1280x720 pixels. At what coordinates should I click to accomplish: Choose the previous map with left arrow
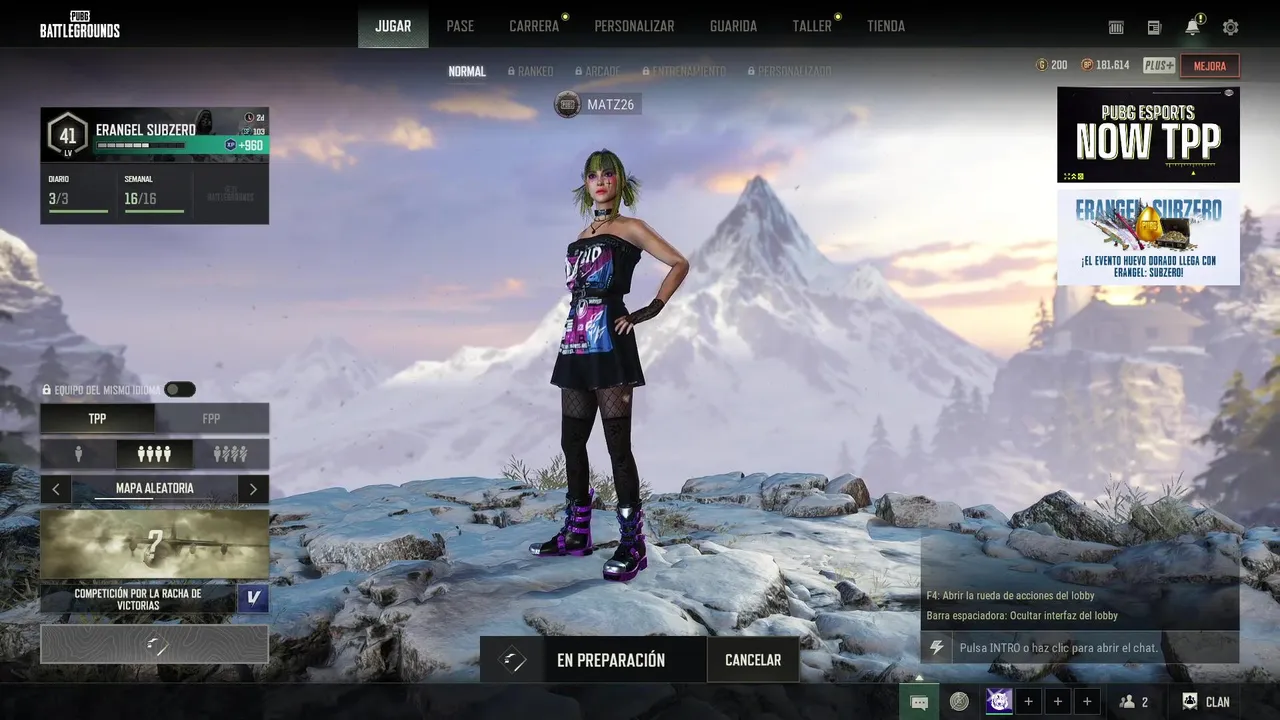pos(56,489)
